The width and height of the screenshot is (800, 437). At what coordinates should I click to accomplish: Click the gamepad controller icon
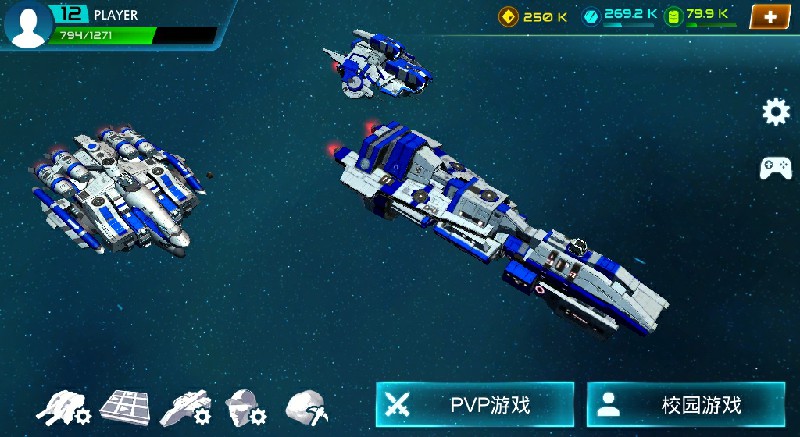click(776, 168)
